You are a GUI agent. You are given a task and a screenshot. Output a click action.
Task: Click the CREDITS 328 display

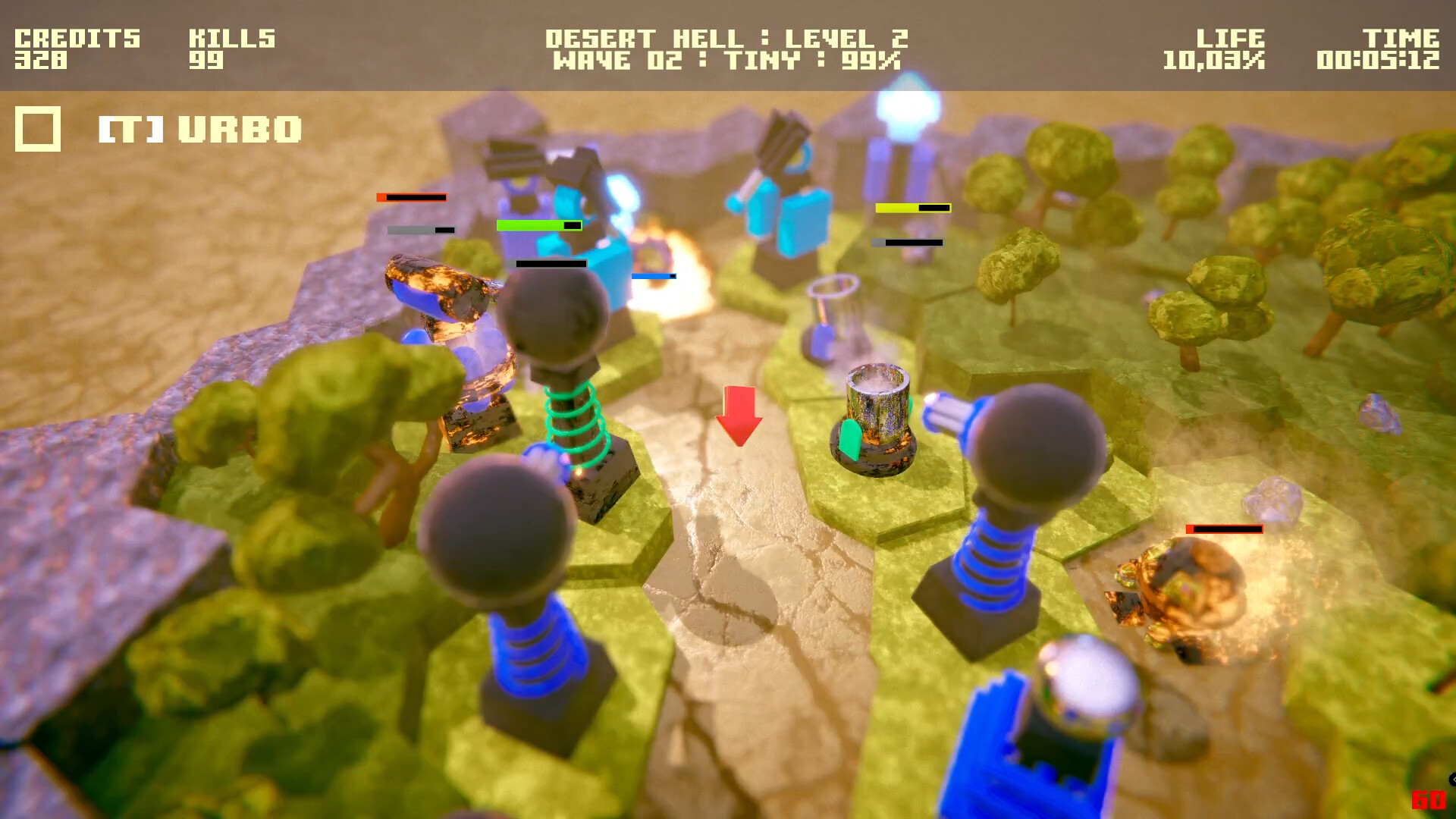click(76, 47)
